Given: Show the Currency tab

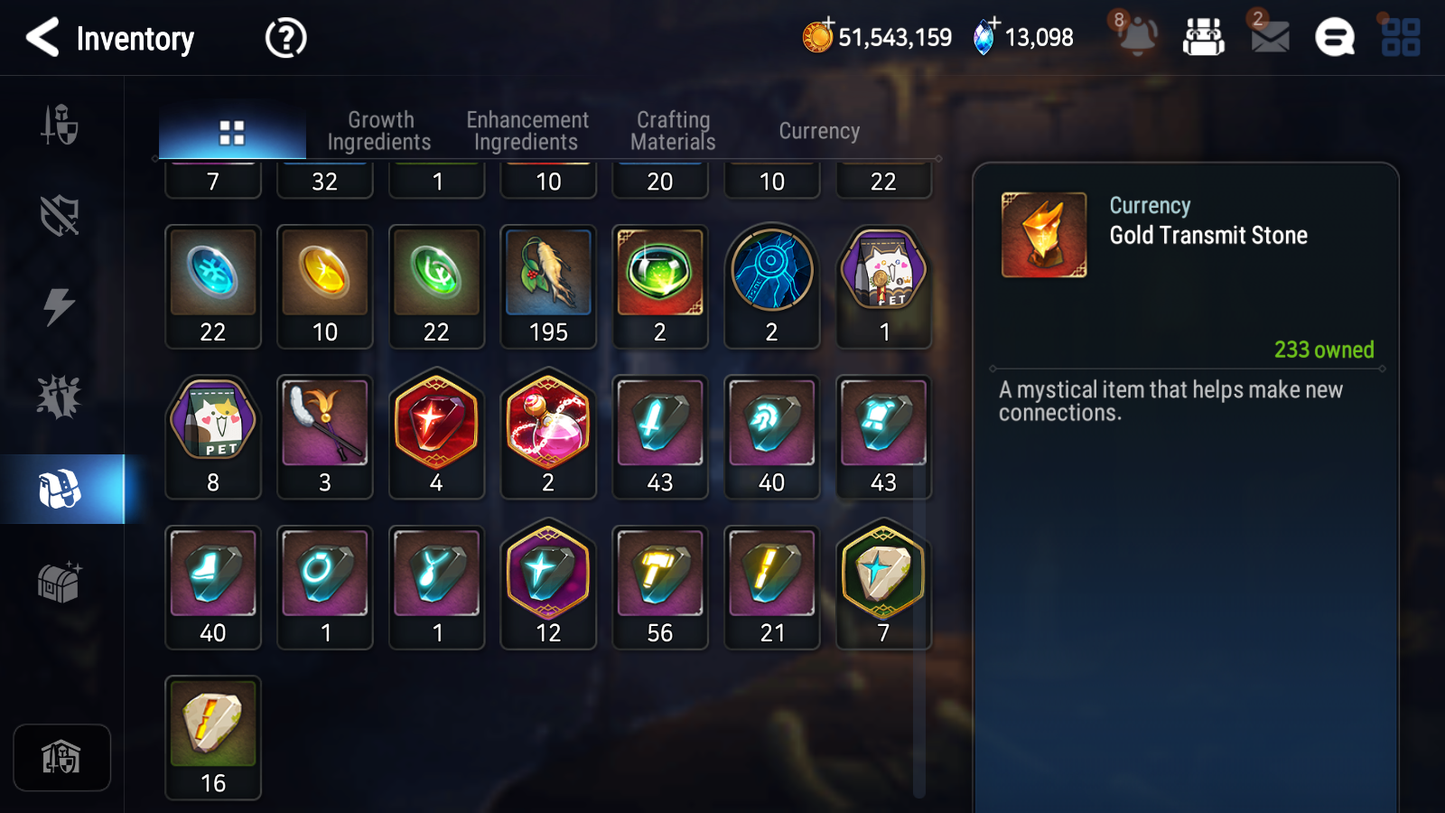Looking at the screenshot, I should (x=819, y=131).
